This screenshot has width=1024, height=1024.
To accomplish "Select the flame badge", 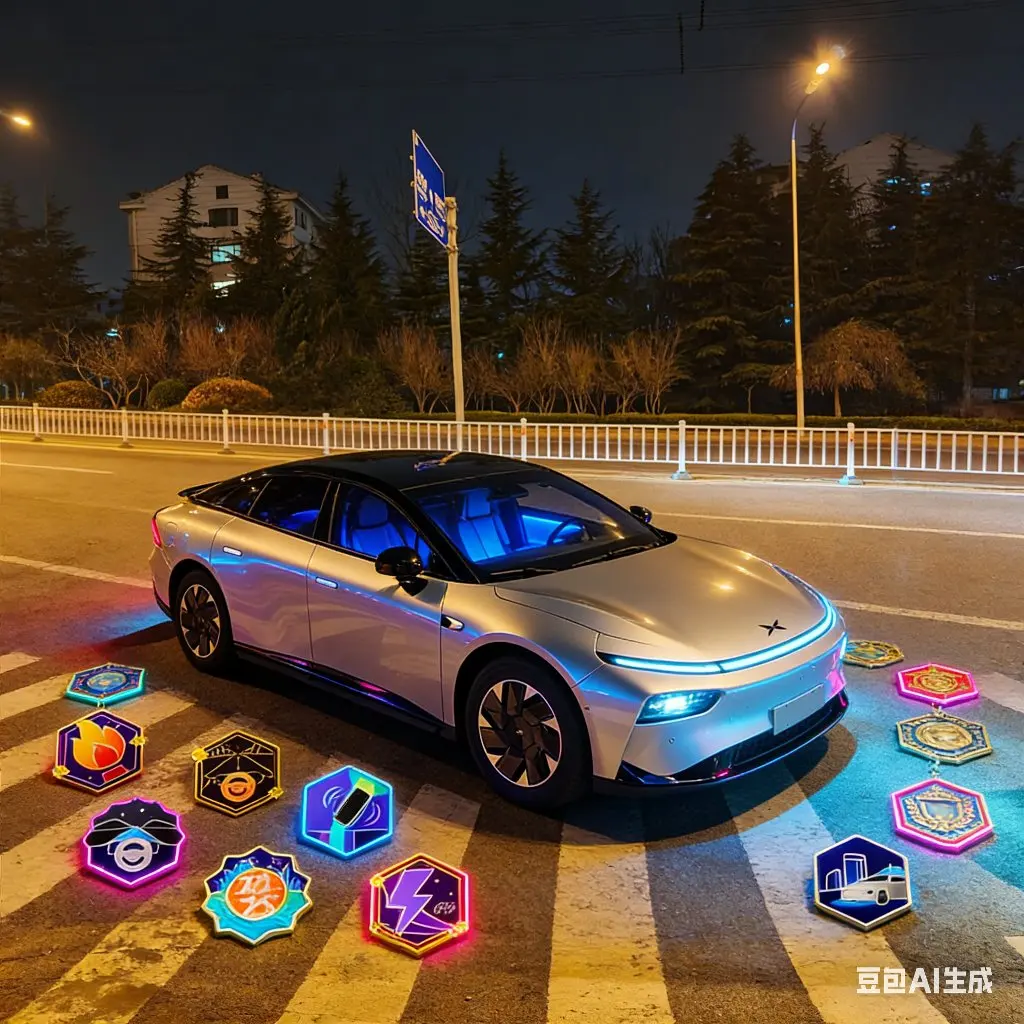I will click(x=98, y=751).
